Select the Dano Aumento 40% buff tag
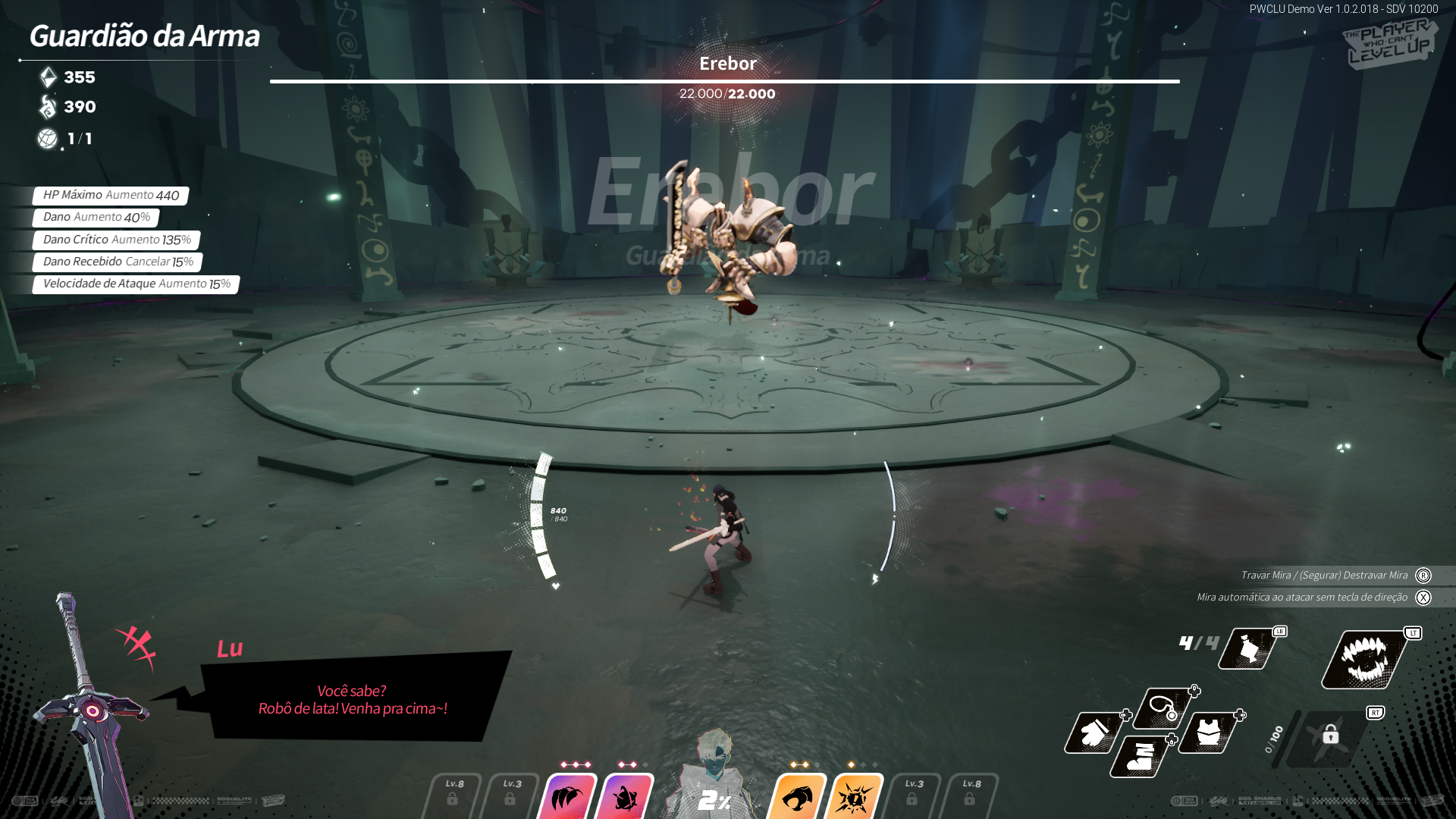This screenshot has height=819, width=1456. (x=96, y=218)
